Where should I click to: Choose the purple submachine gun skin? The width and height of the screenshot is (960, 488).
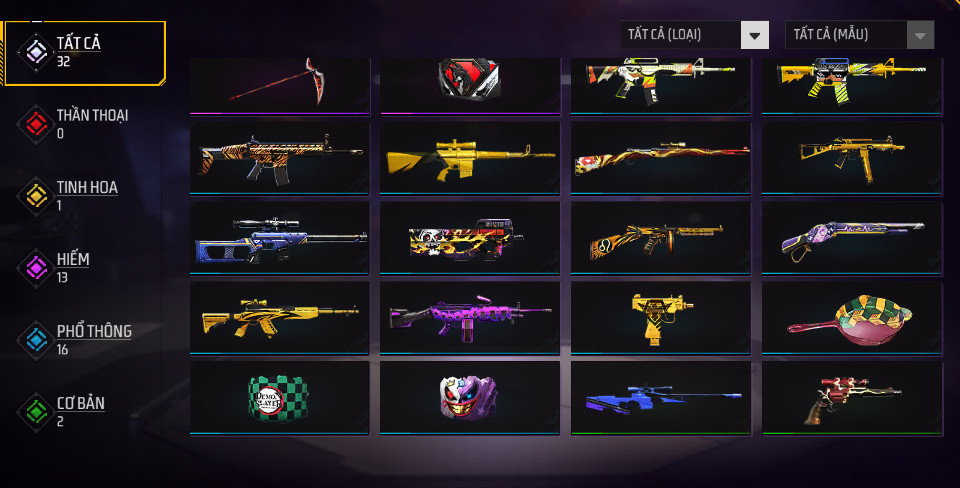470,317
